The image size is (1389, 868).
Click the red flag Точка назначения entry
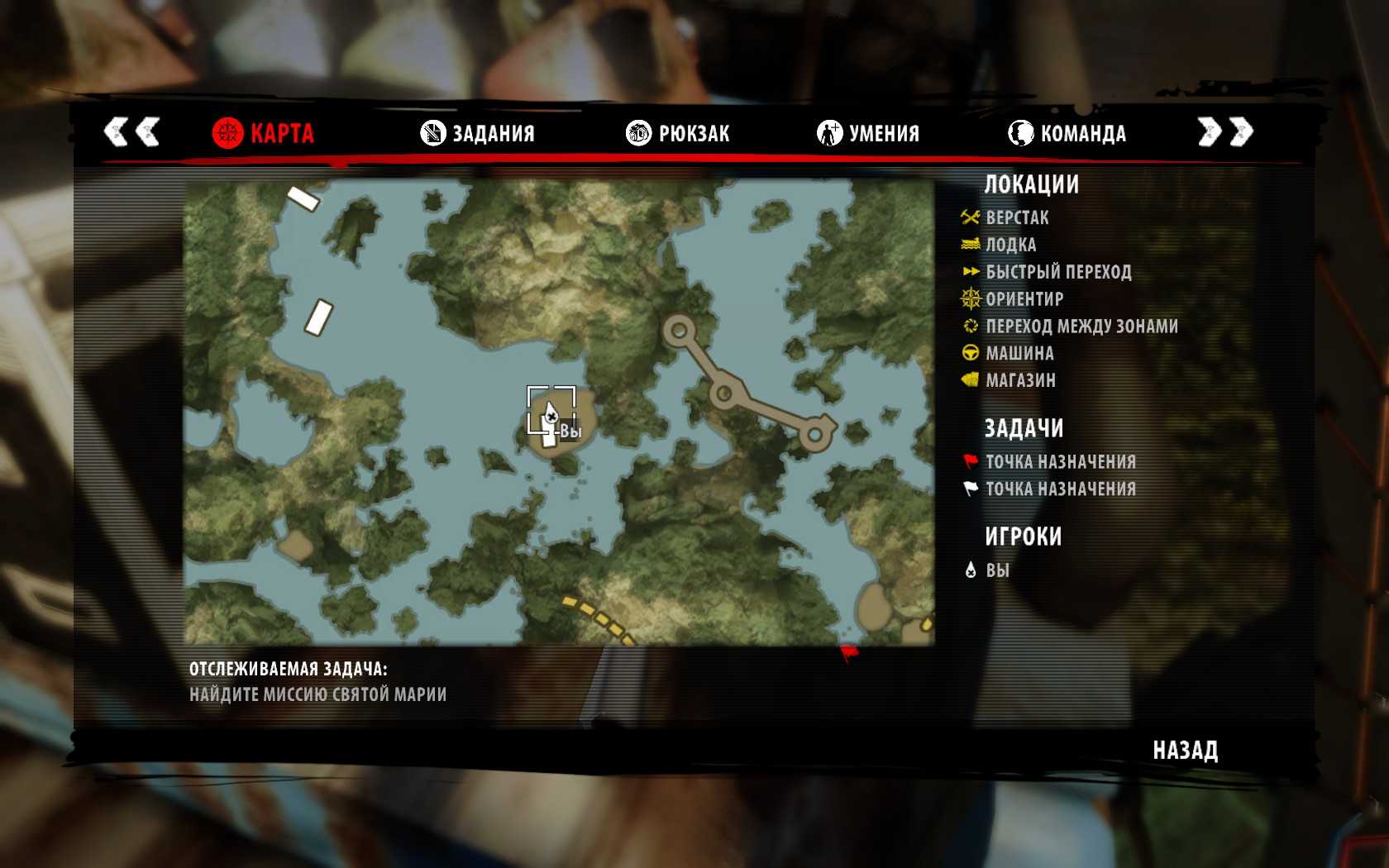tap(1060, 462)
